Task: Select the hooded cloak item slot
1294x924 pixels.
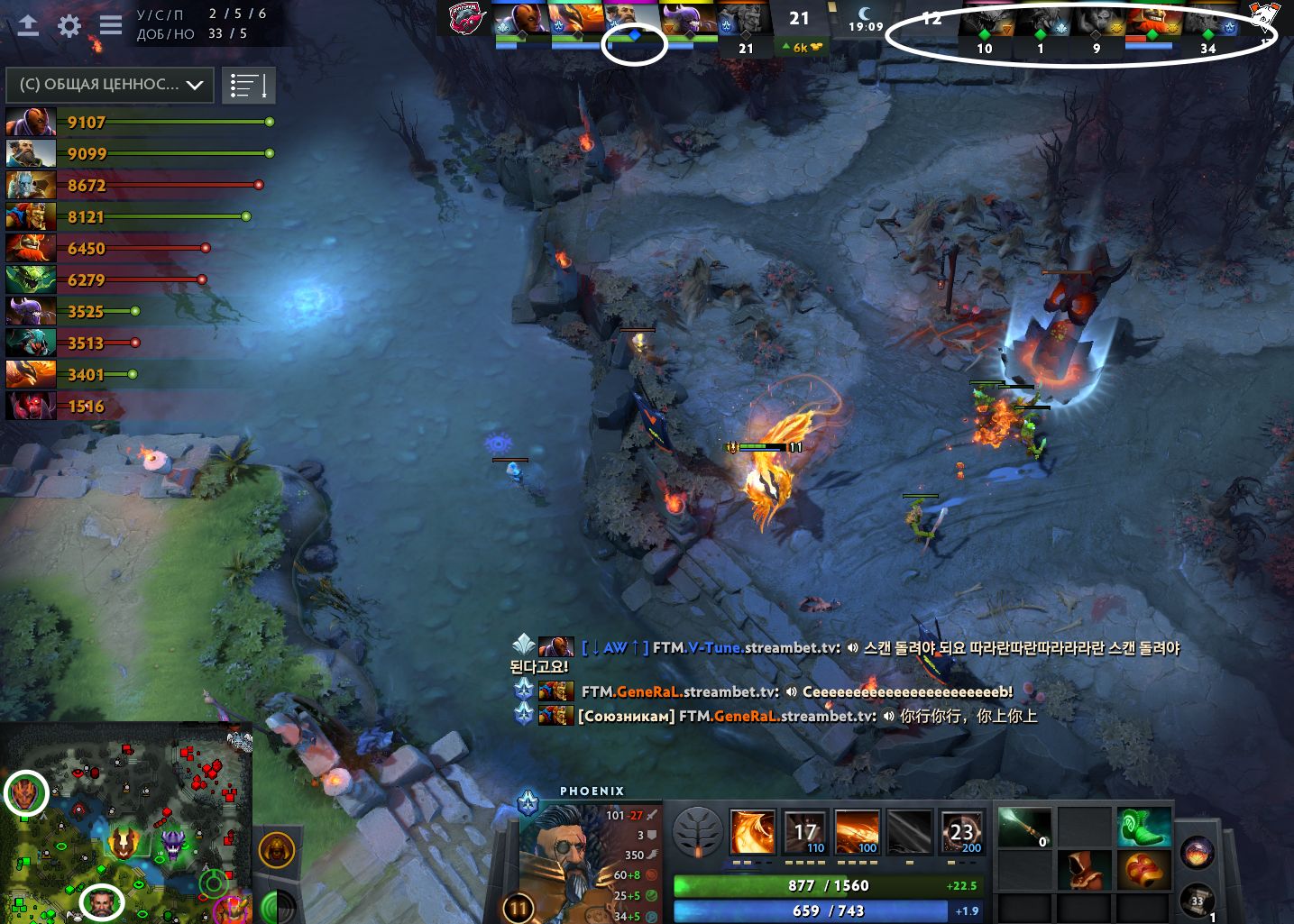Action: point(1085,870)
